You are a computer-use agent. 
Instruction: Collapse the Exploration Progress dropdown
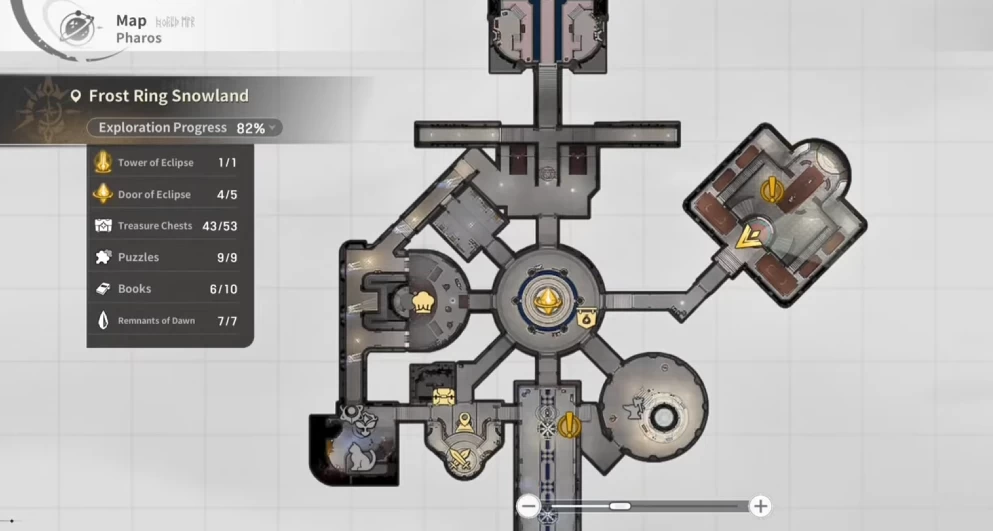pos(271,128)
